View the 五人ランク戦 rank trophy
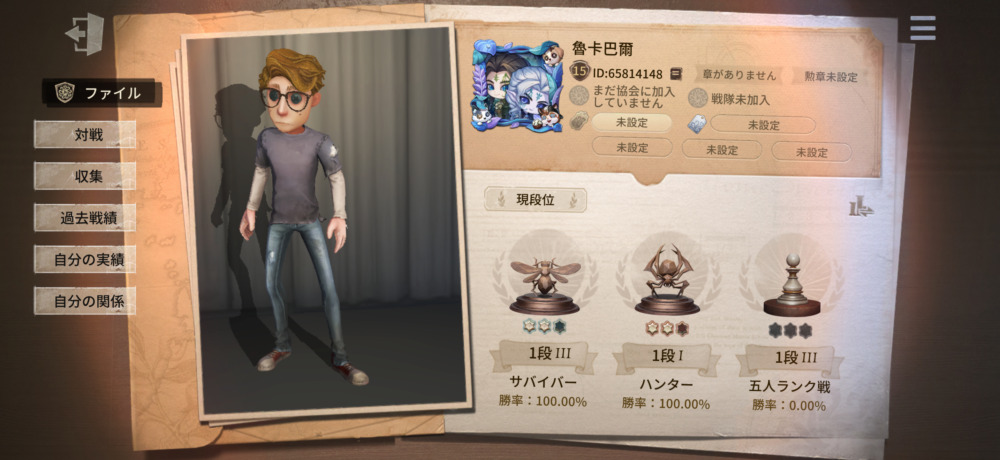The width and height of the screenshot is (1000, 460). 787,275
